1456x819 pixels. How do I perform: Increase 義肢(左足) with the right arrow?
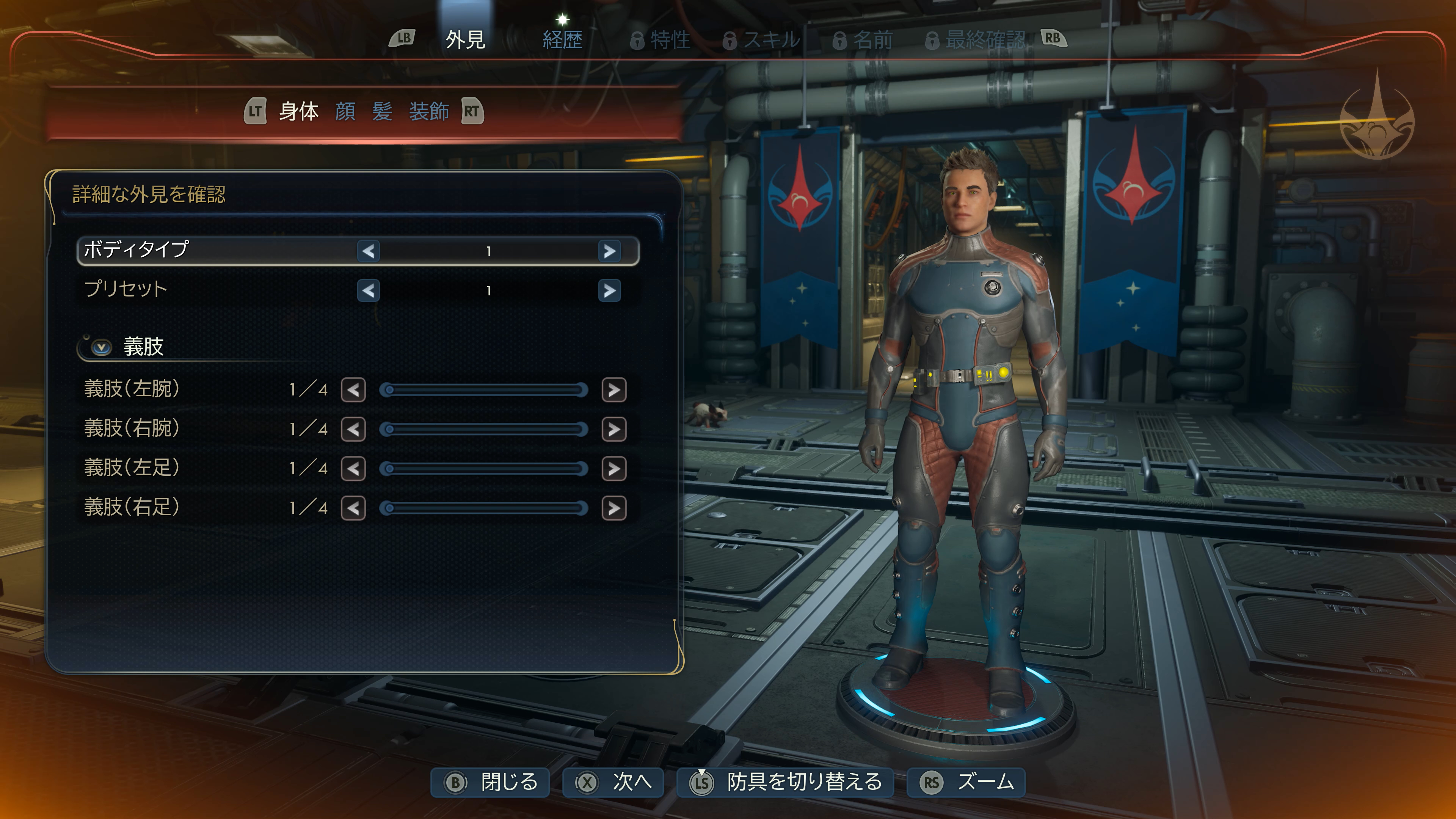pos(614,469)
